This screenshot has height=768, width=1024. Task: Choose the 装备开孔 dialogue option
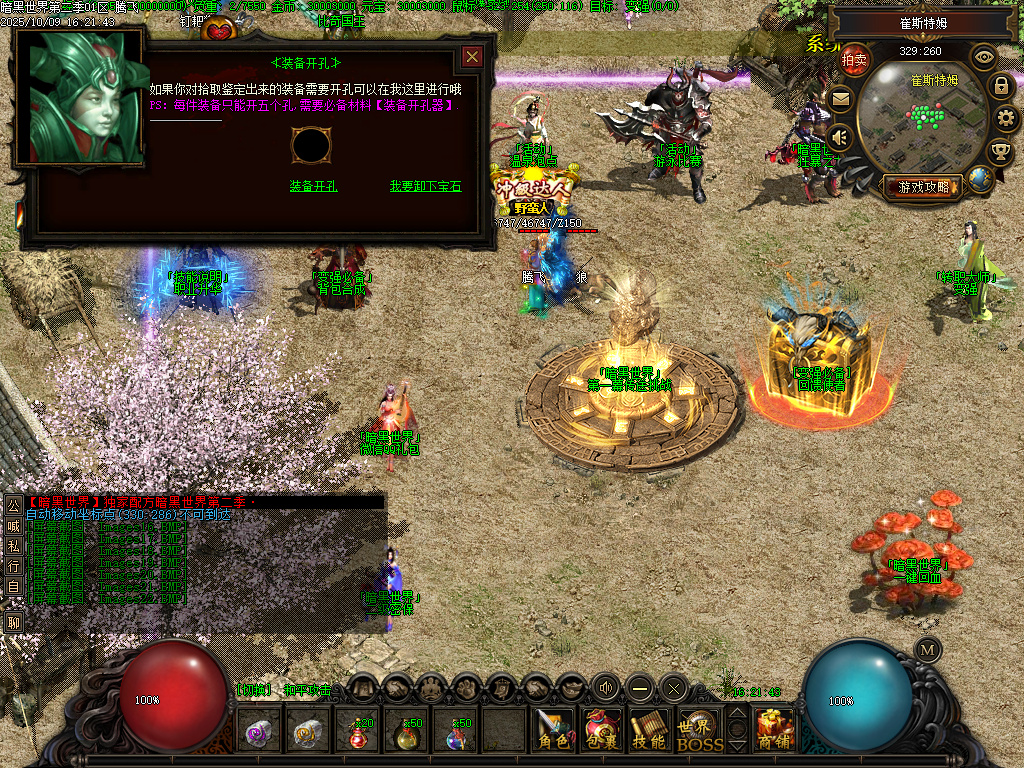point(313,186)
